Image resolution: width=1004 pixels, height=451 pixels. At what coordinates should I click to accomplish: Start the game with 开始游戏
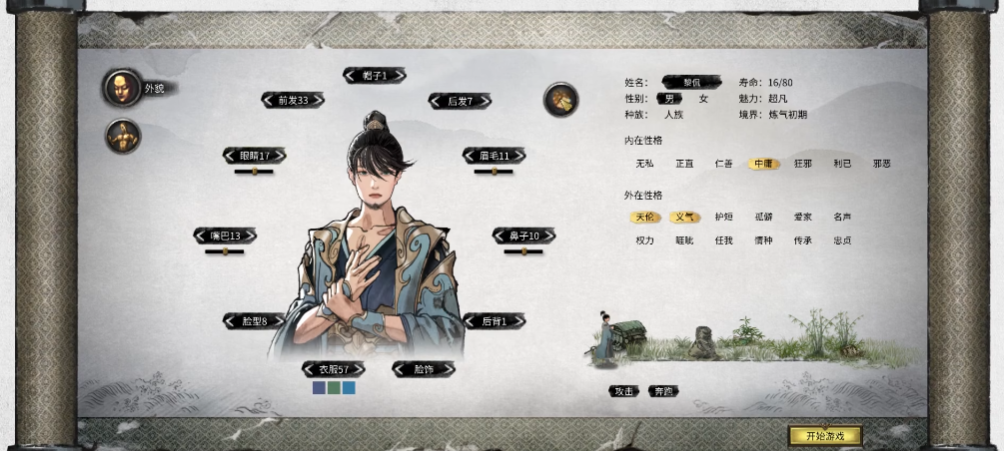pyautogui.click(x=824, y=436)
